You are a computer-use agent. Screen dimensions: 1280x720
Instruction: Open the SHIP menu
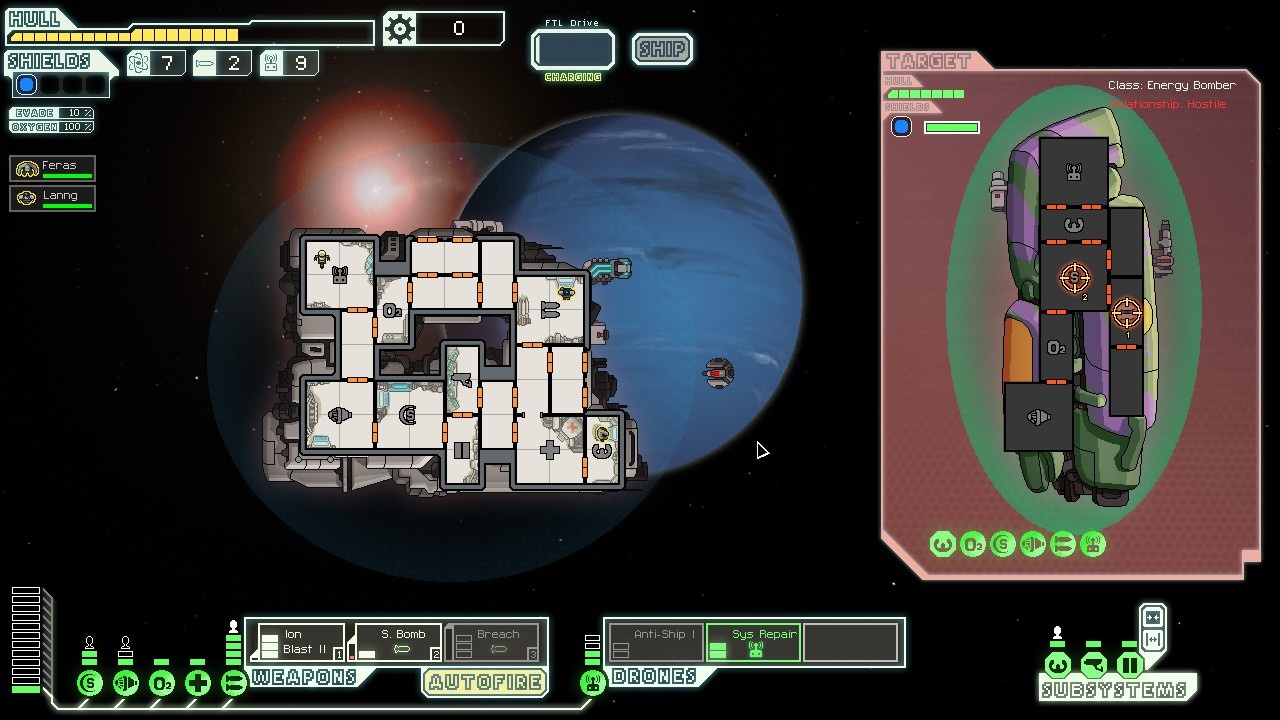coord(662,49)
